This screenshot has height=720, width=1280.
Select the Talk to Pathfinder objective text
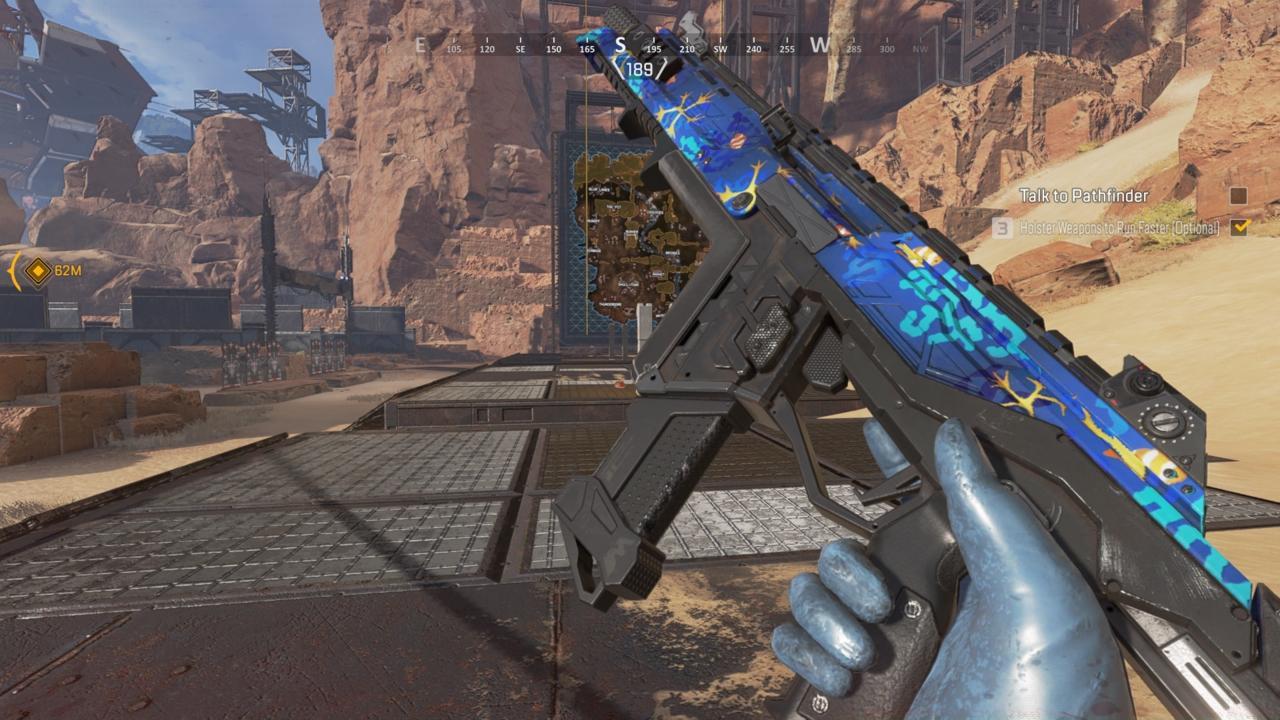[x=1083, y=196]
